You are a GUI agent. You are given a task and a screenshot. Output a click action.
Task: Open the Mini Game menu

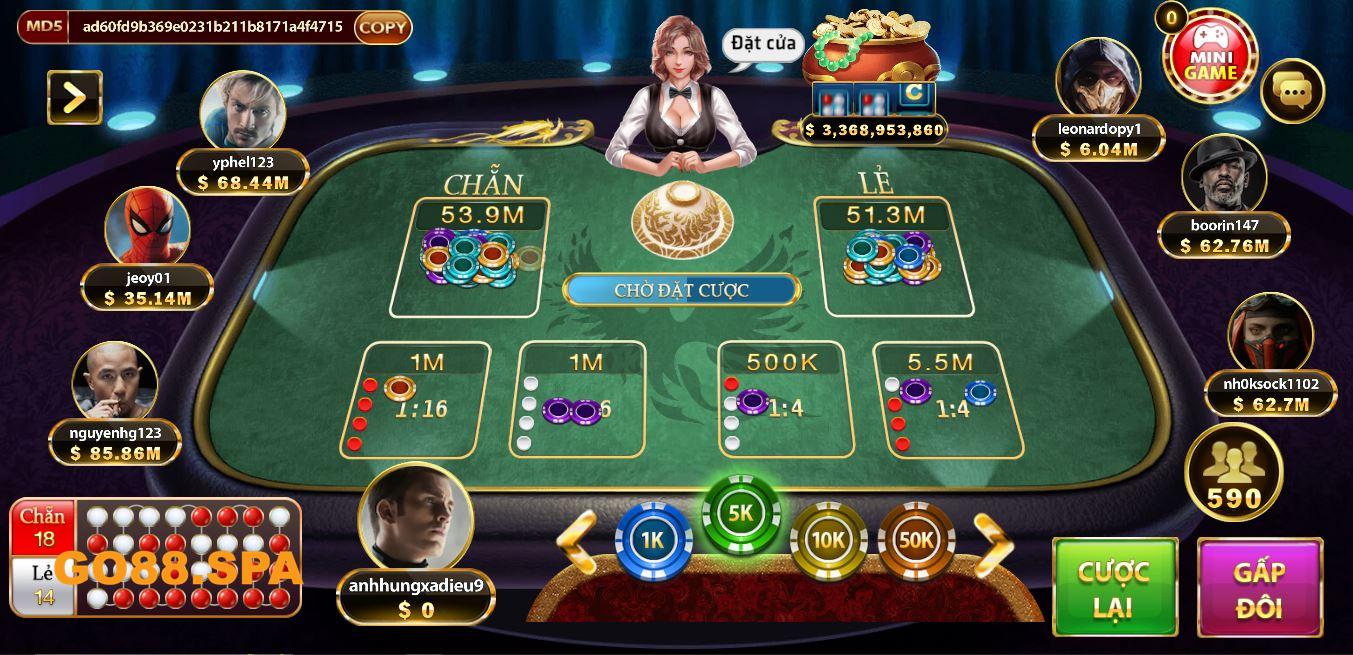[x=1211, y=58]
